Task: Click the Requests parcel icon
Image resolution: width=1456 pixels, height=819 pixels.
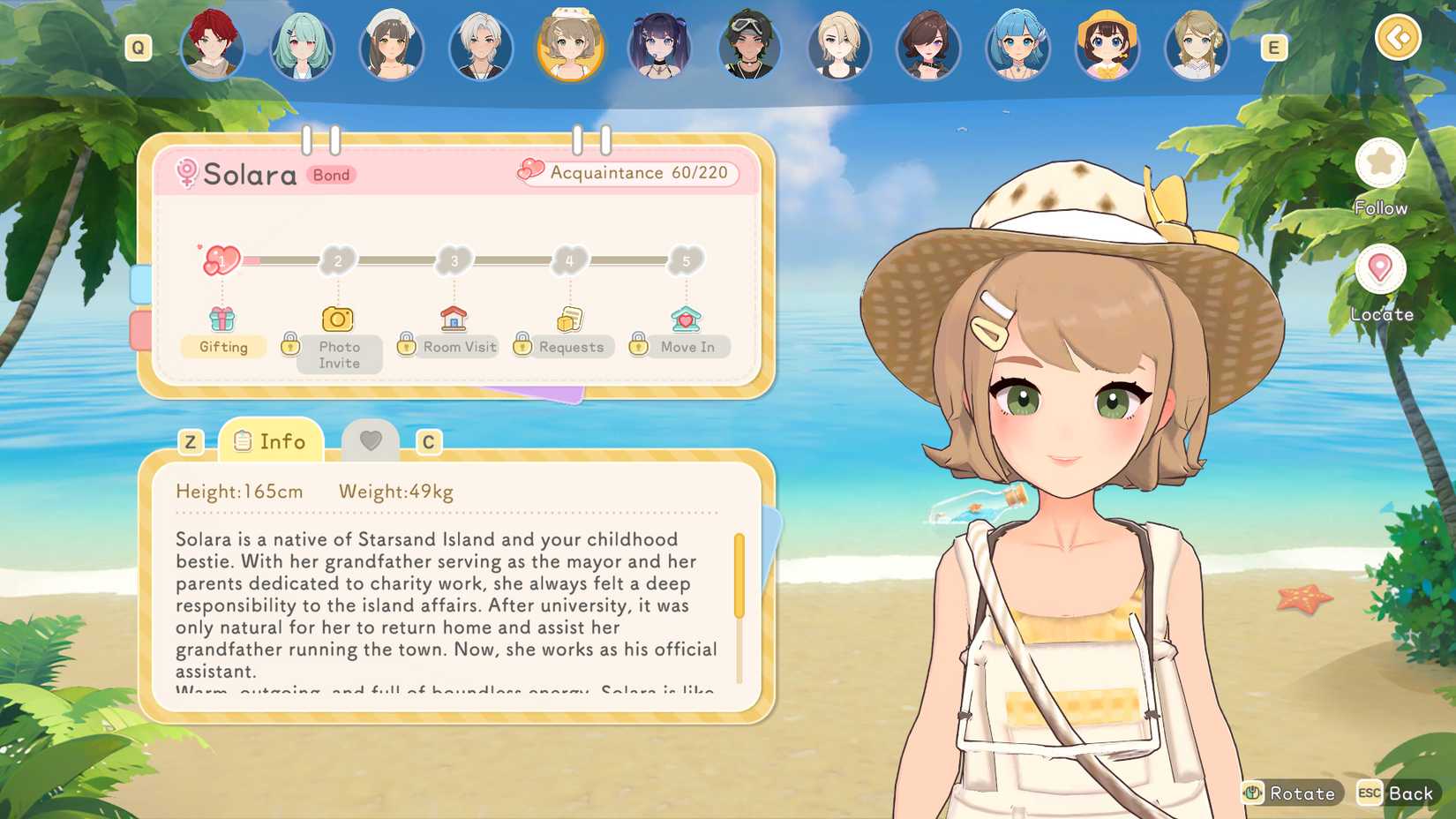Action: (x=569, y=317)
